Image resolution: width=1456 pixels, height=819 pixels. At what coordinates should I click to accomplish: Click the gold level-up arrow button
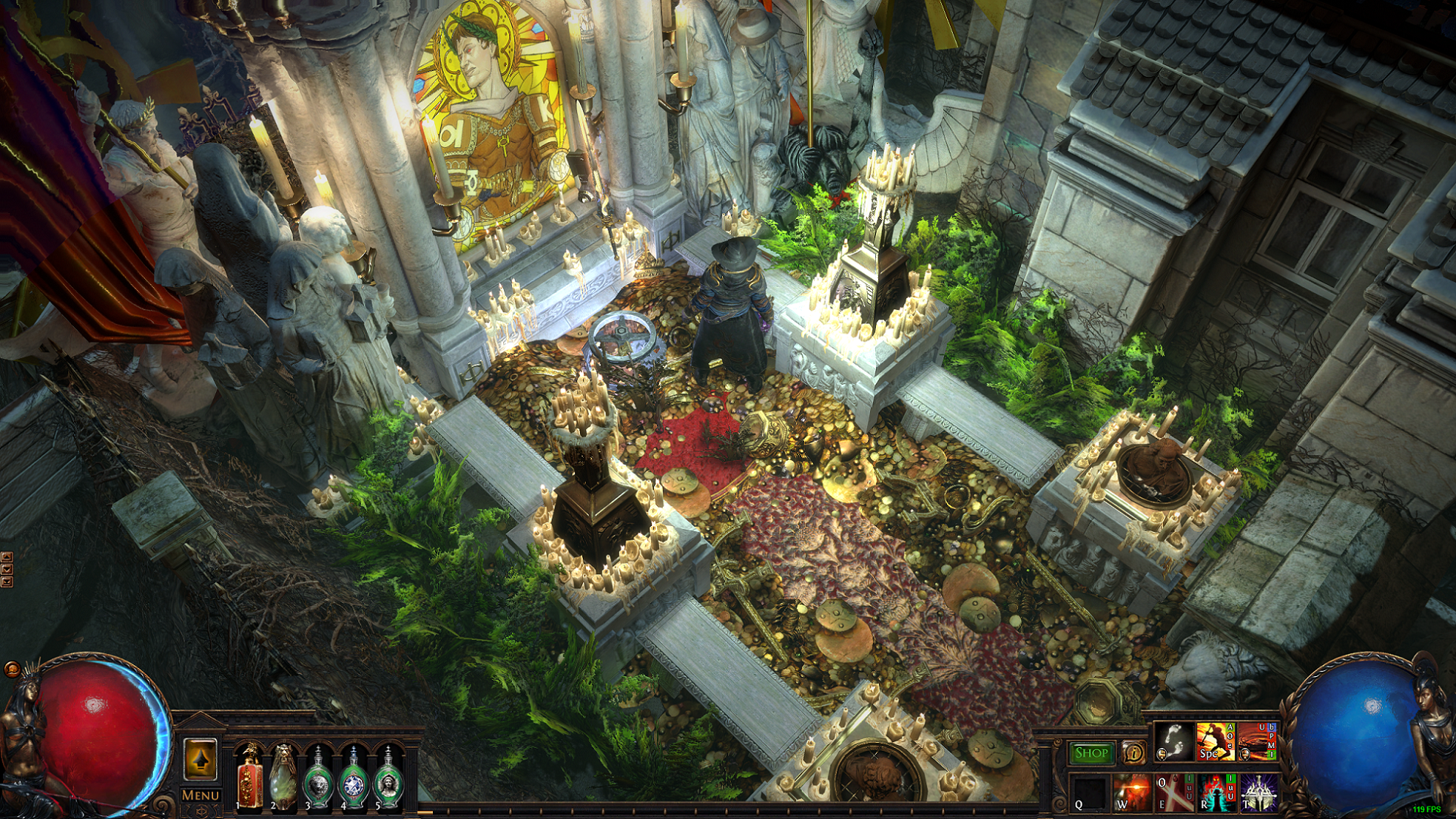coord(200,760)
